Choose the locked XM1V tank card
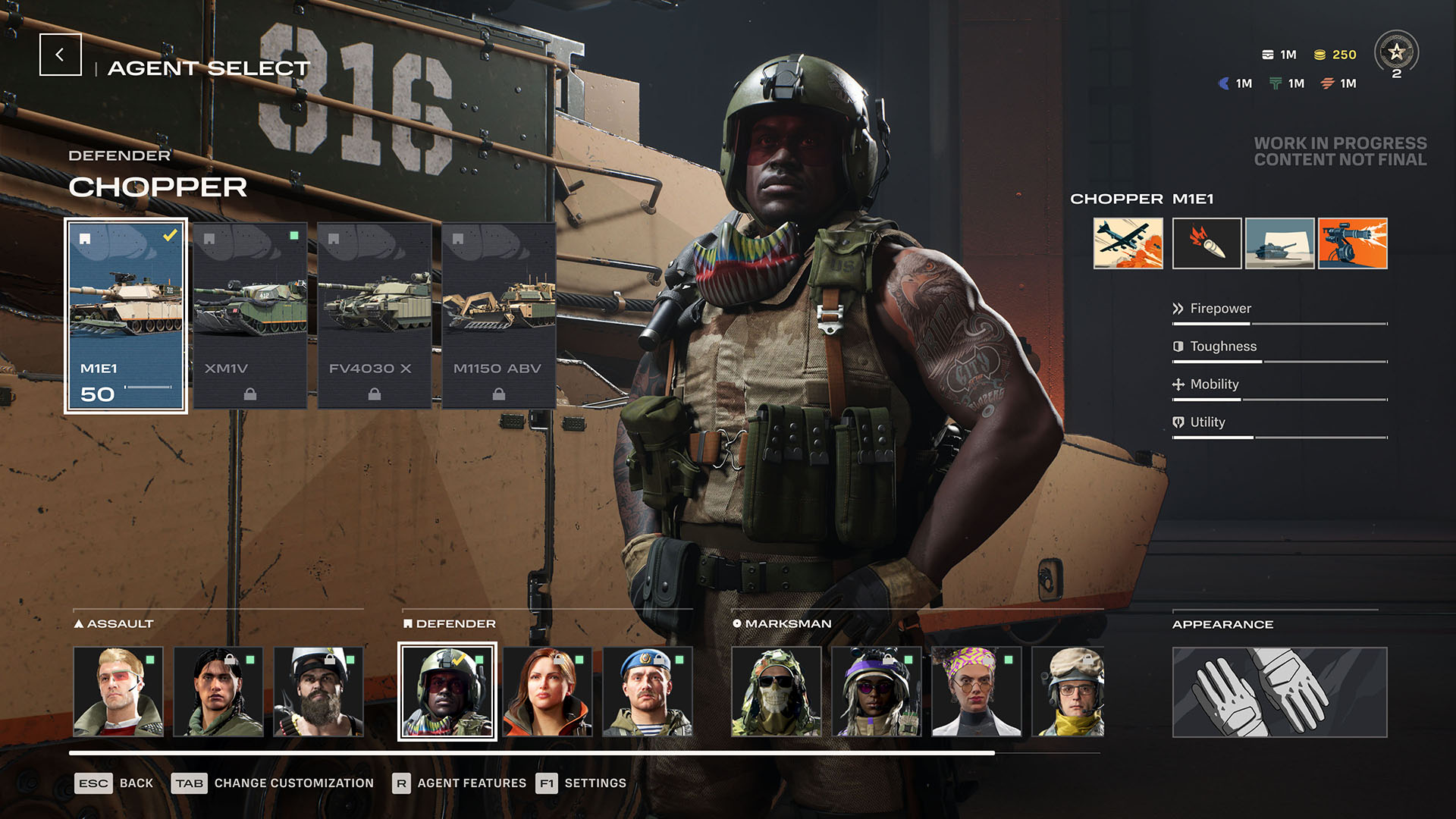 click(x=250, y=315)
